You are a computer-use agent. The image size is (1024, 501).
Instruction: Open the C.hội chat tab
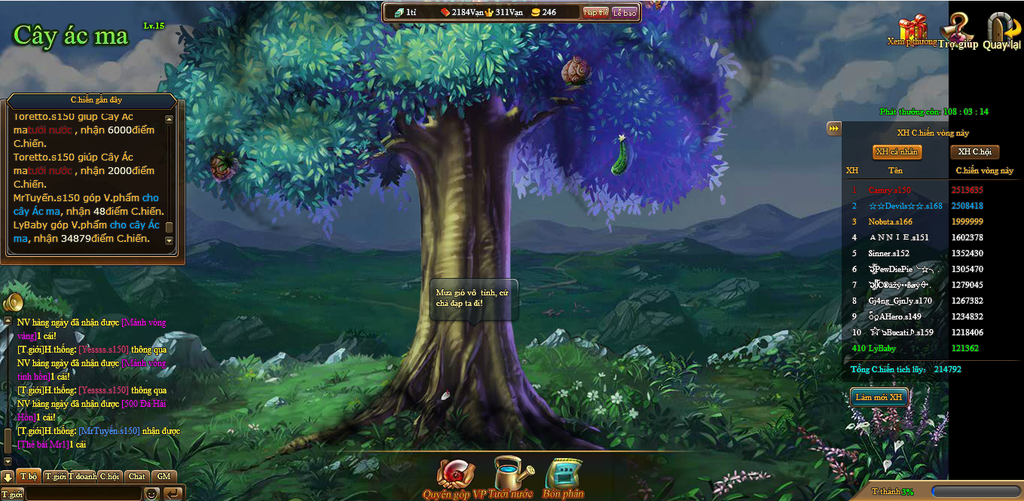tap(109, 476)
